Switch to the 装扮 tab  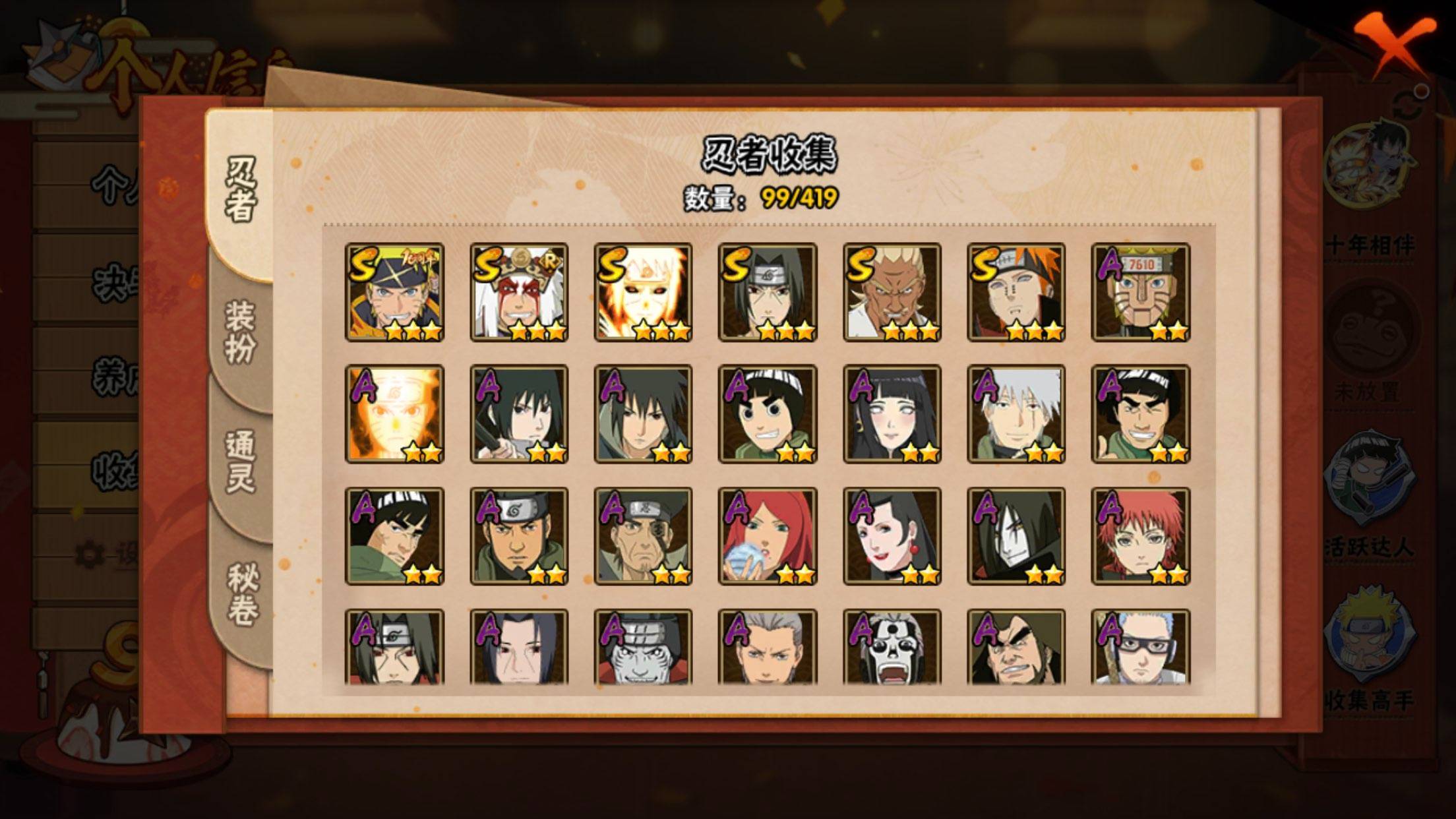[240, 333]
